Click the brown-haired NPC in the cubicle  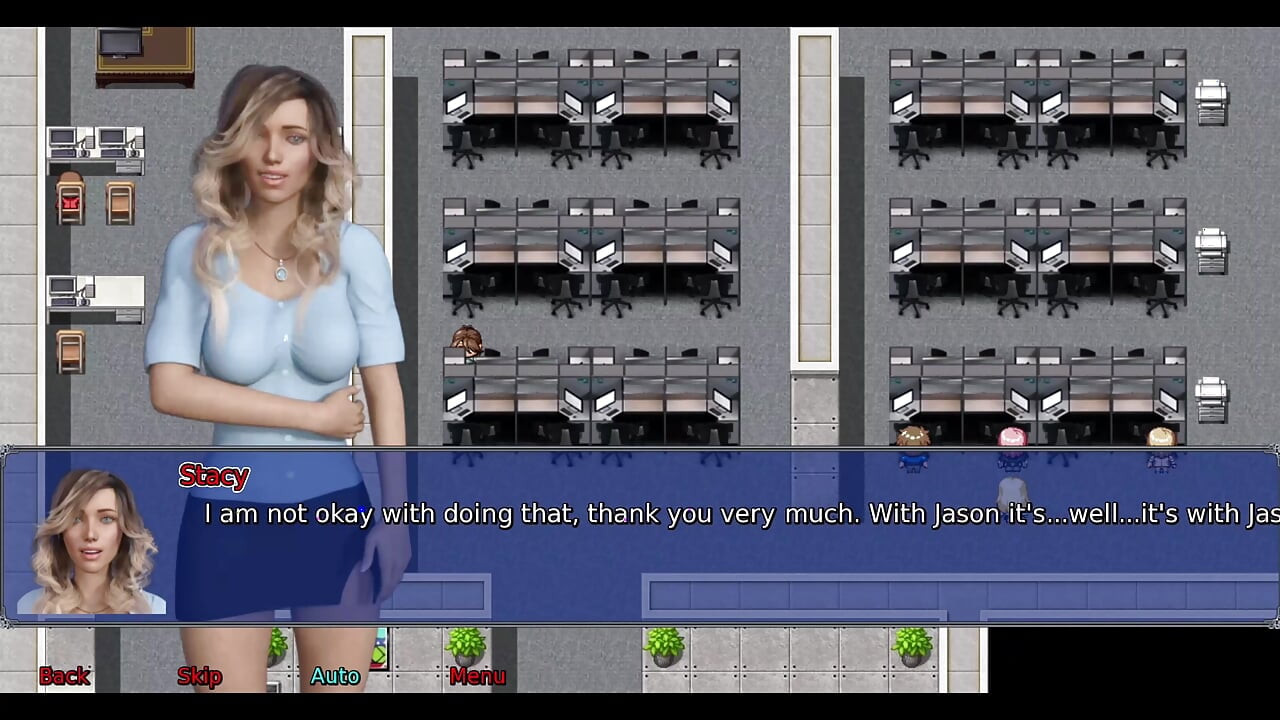(x=466, y=342)
